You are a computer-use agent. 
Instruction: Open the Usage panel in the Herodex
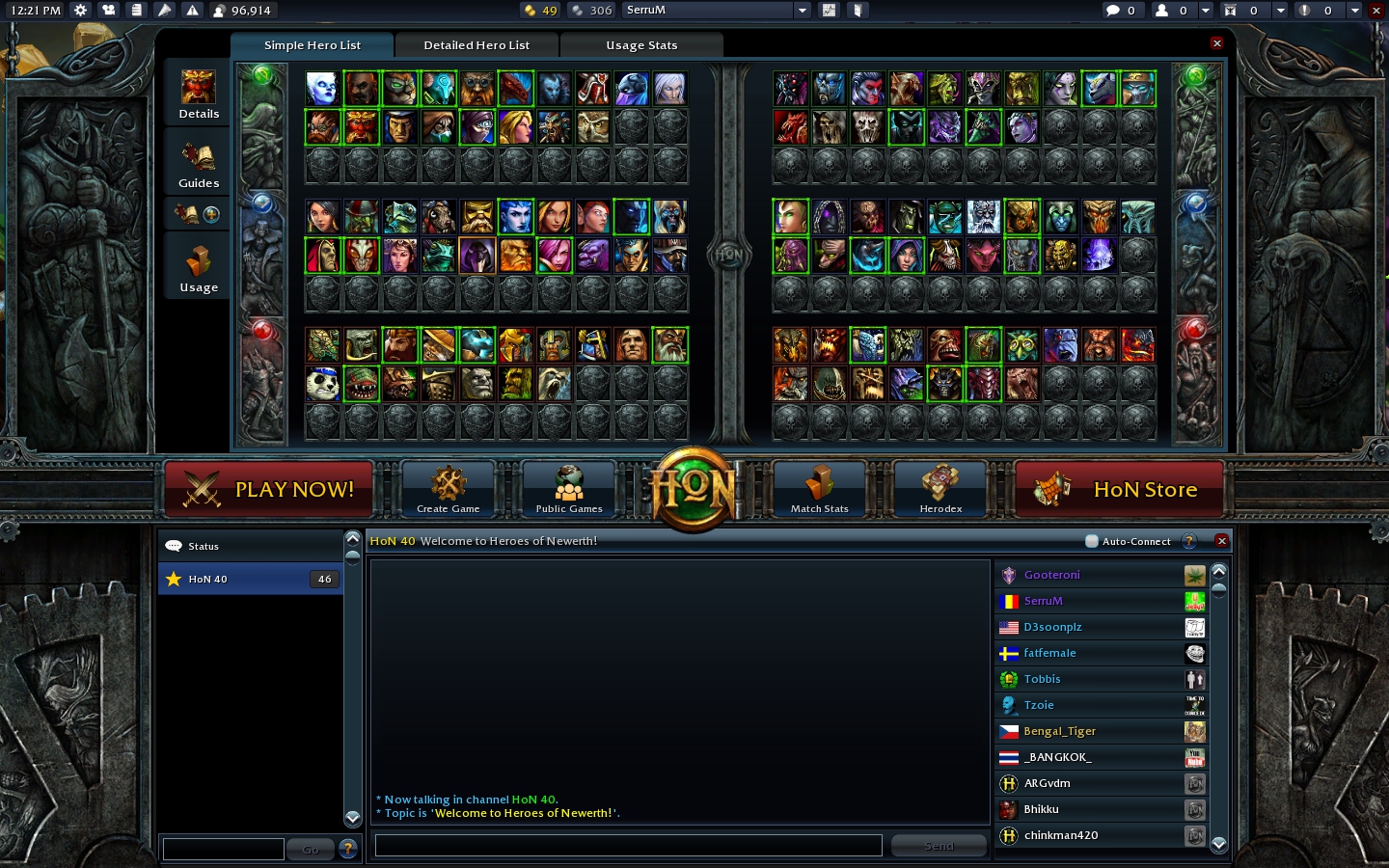[x=198, y=267]
